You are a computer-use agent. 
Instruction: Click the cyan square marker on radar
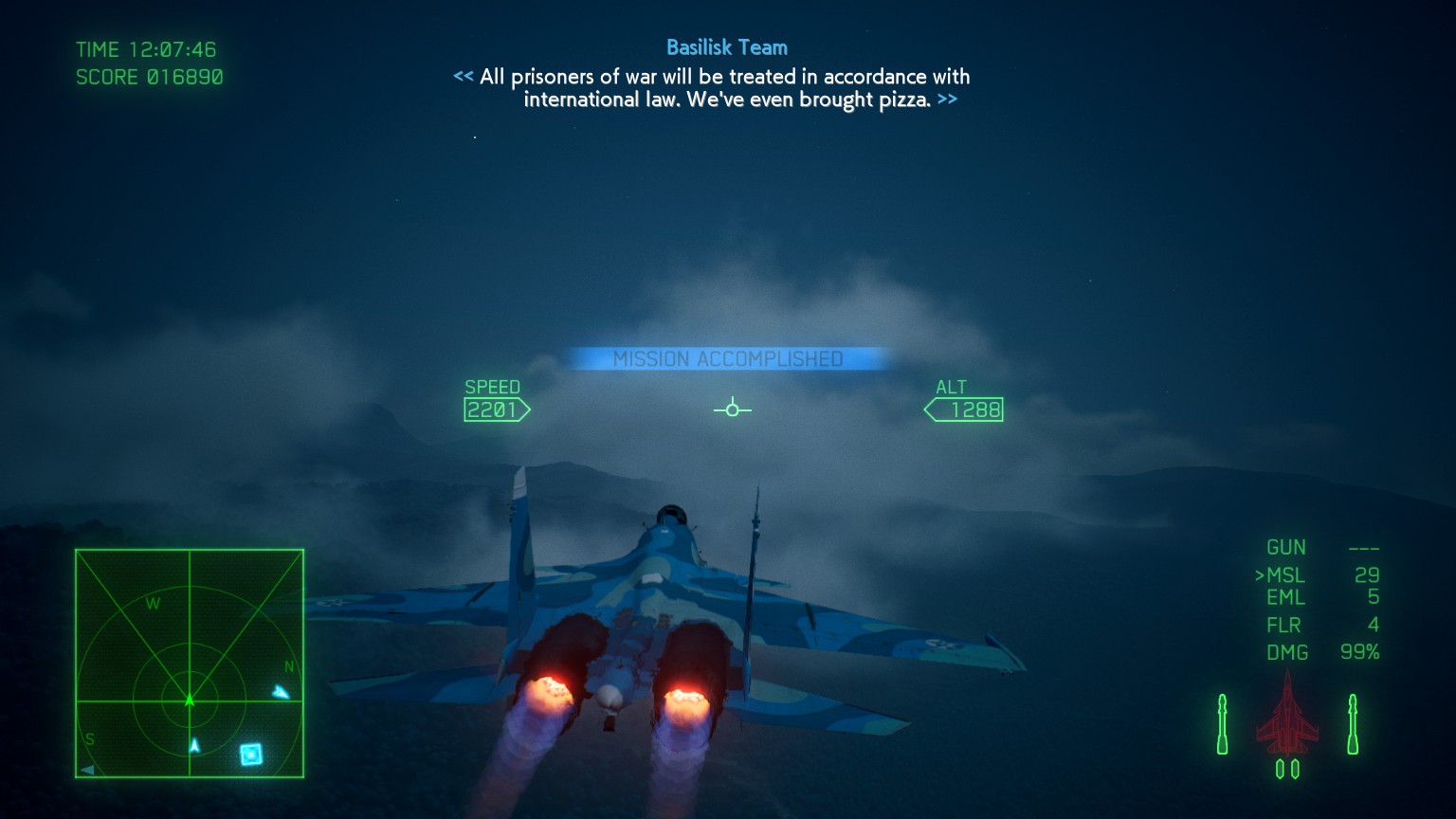coord(250,754)
